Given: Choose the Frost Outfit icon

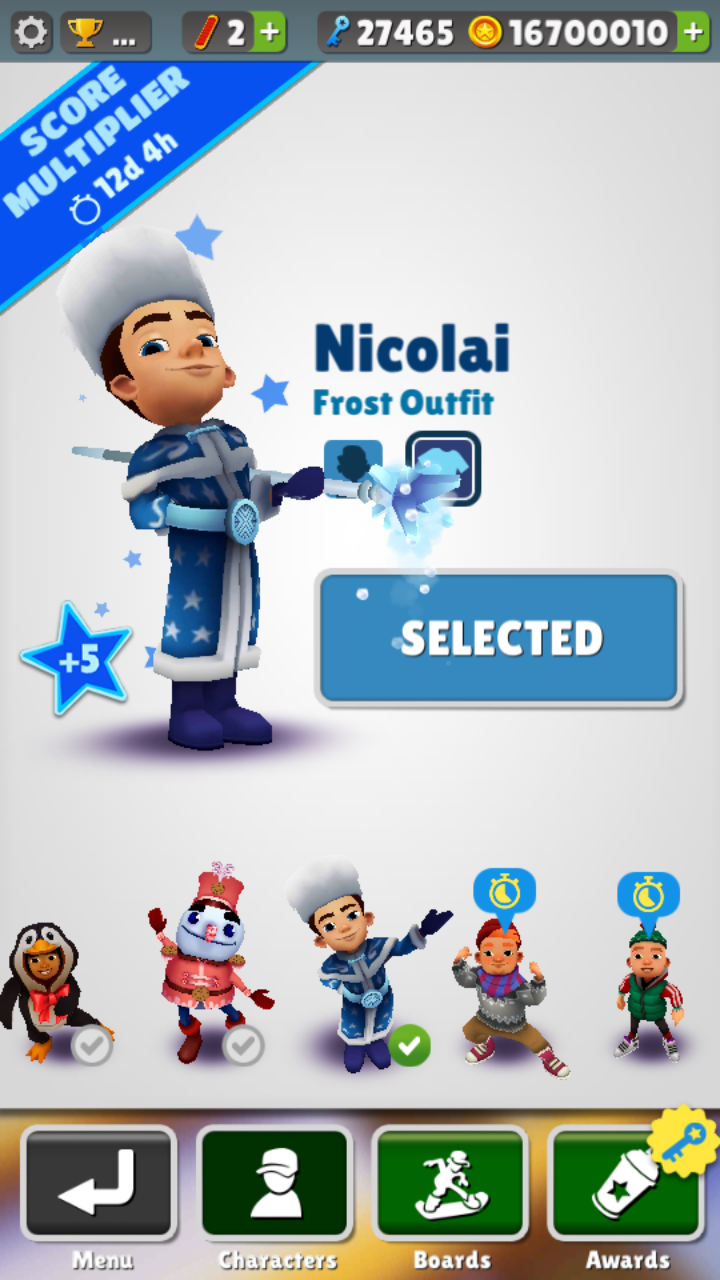Looking at the screenshot, I should point(443,467).
